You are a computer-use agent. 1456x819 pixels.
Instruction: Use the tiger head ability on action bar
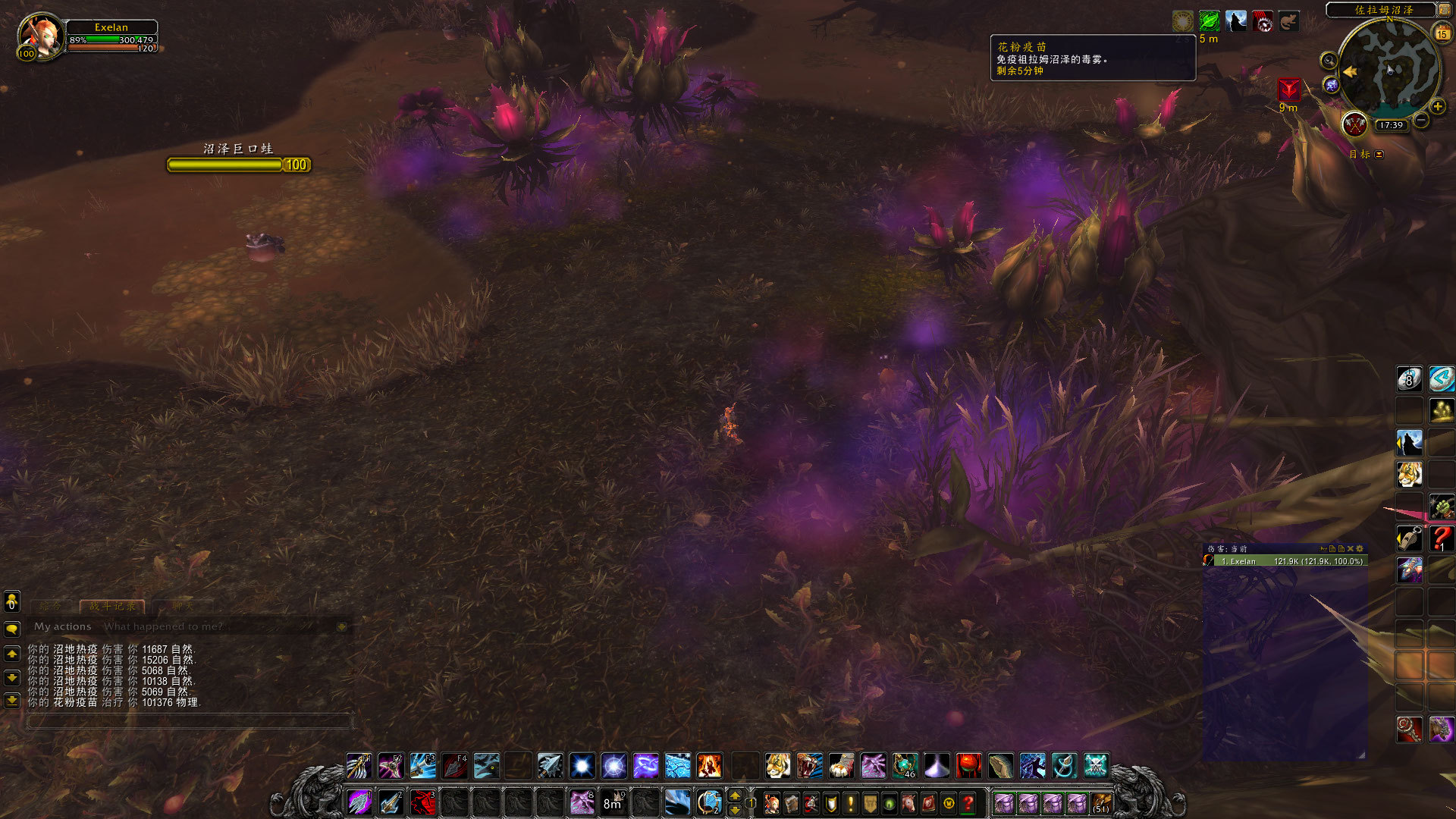pyautogui.click(x=777, y=766)
